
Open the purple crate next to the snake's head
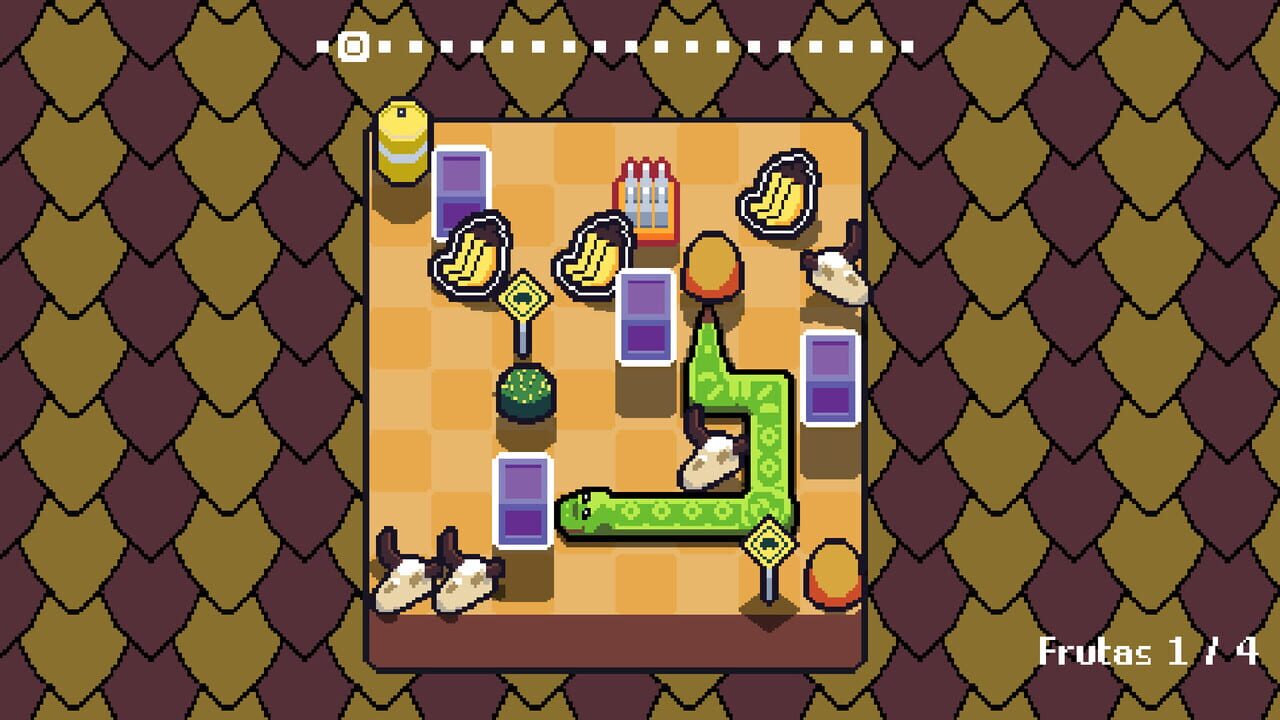tap(524, 500)
